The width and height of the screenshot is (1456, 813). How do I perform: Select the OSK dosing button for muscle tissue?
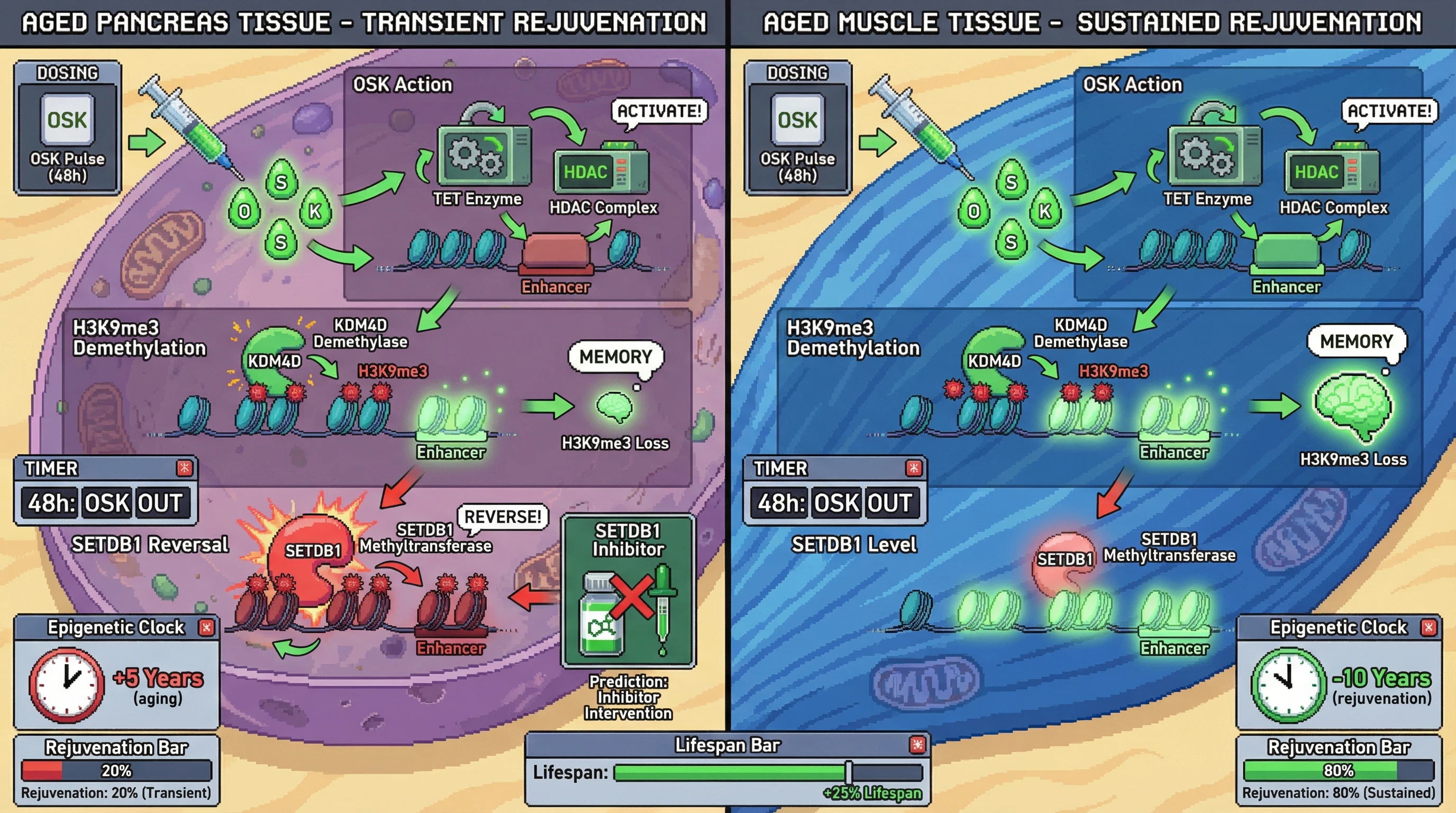[x=797, y=120]
